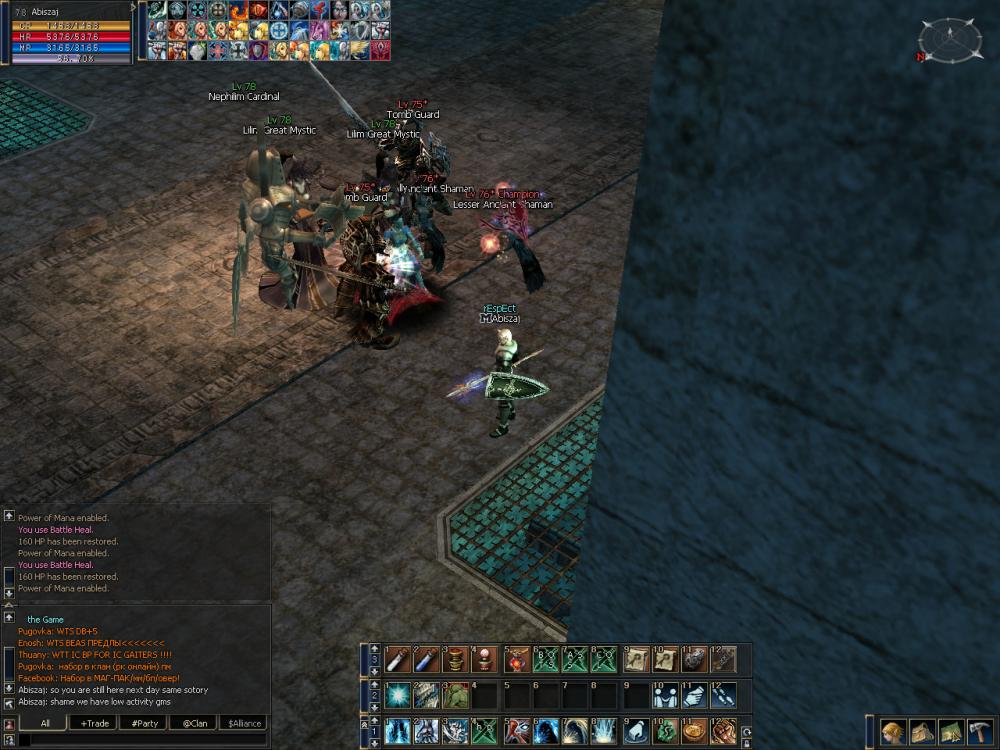Viewport: 1000px width, 750px height.
Task: Show the $Alliance chat tab
Action: pos(245,723)
